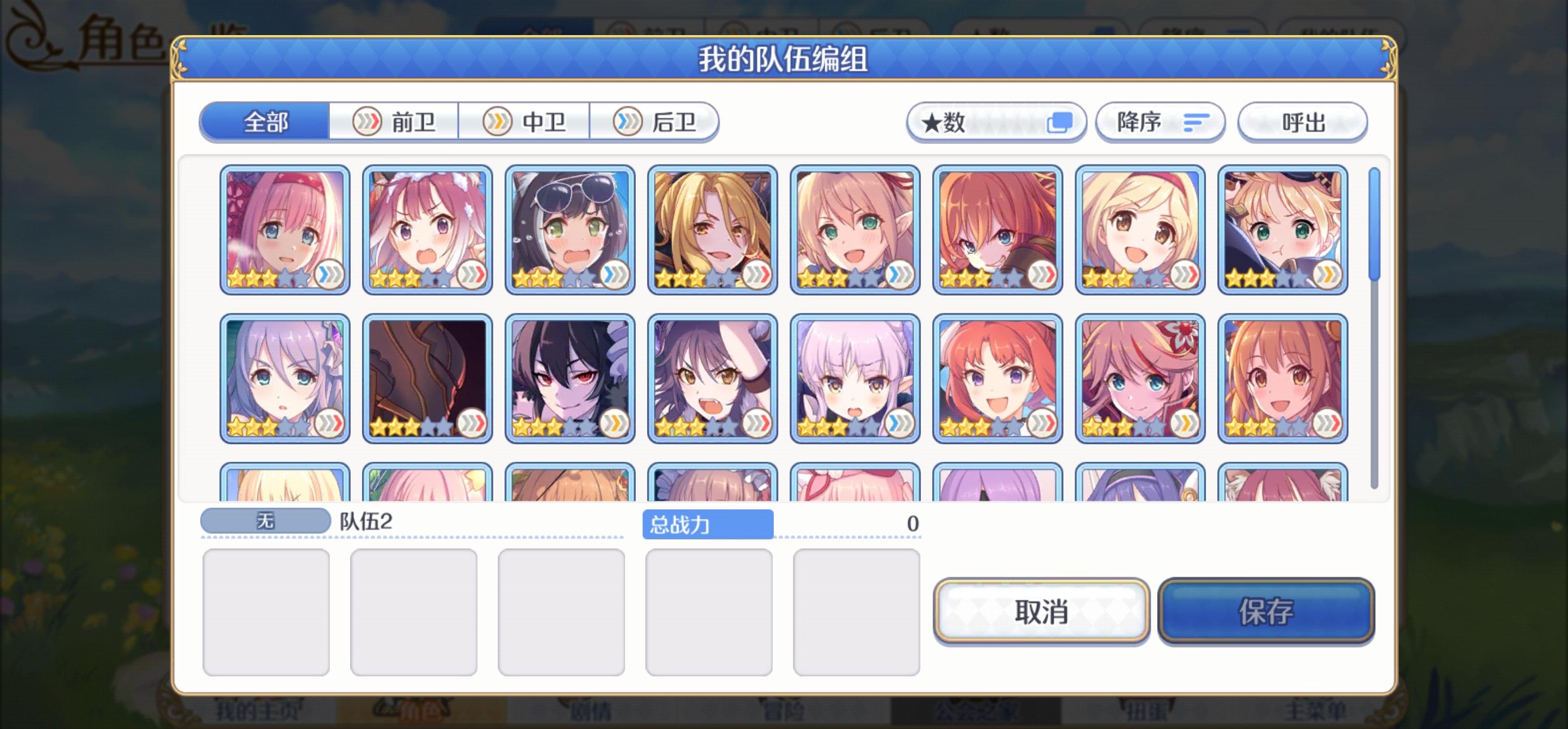
Task: Toggle the 降序 sort order button
Action: point(1160,122)
